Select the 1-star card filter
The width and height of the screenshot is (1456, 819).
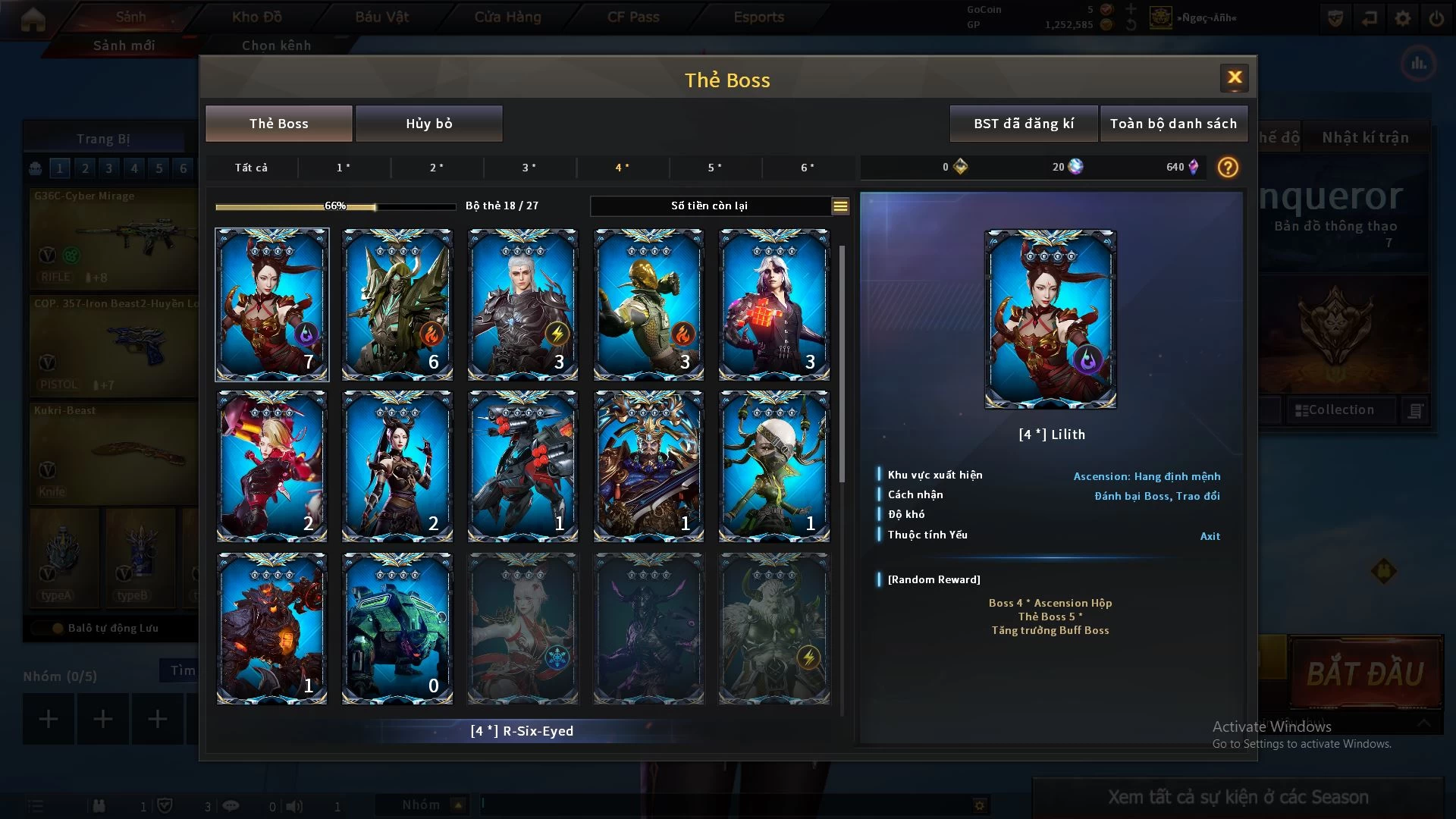[x=344, y=168]
